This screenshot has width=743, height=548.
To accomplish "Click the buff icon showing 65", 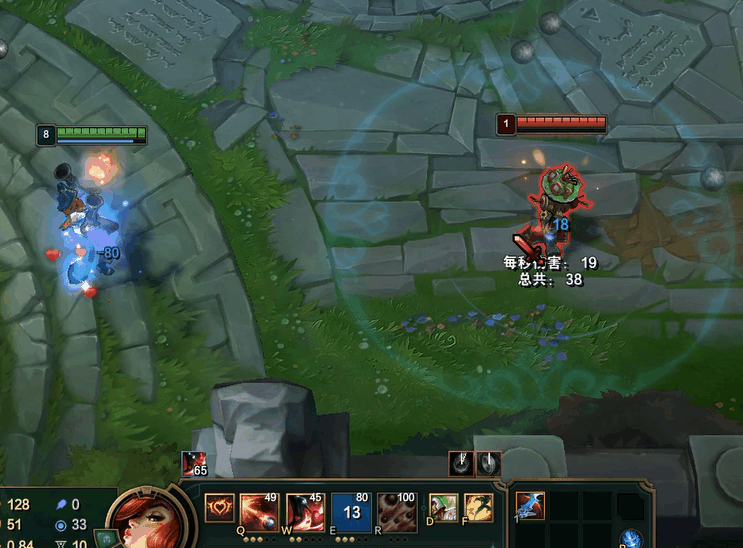I will pos(195,465).
